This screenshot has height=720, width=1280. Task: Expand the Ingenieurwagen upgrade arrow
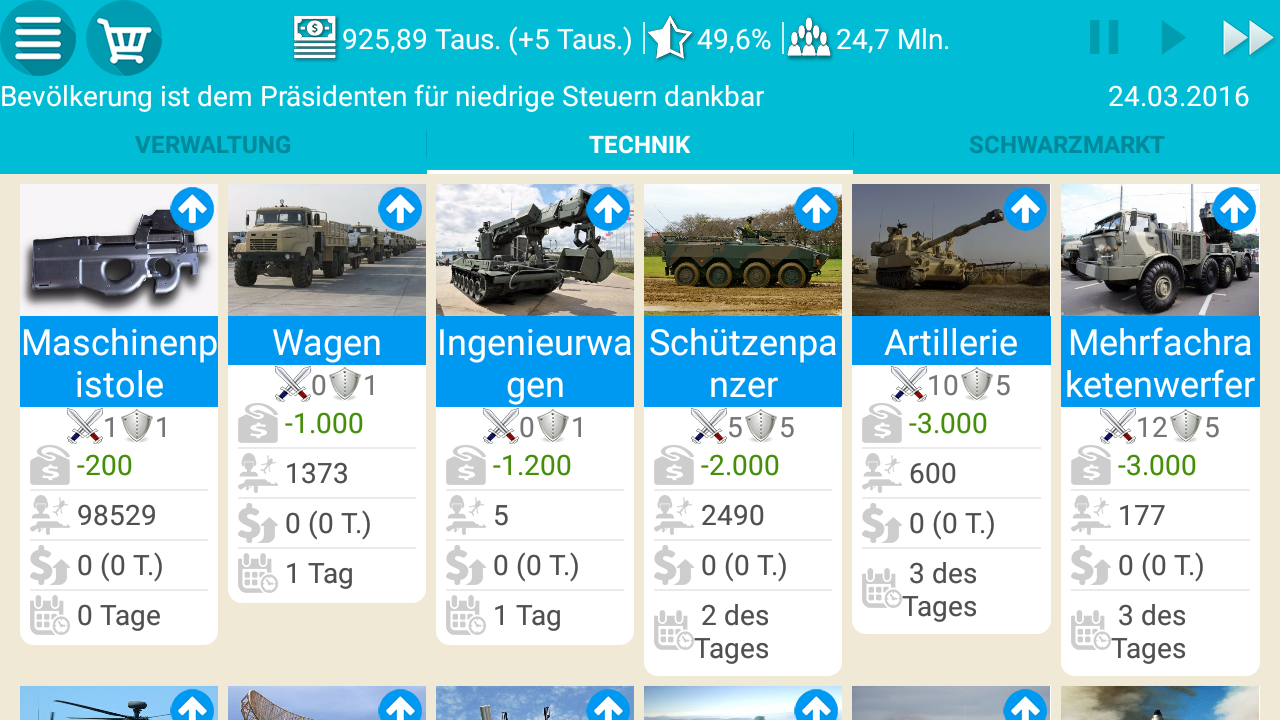pos(609,209)
